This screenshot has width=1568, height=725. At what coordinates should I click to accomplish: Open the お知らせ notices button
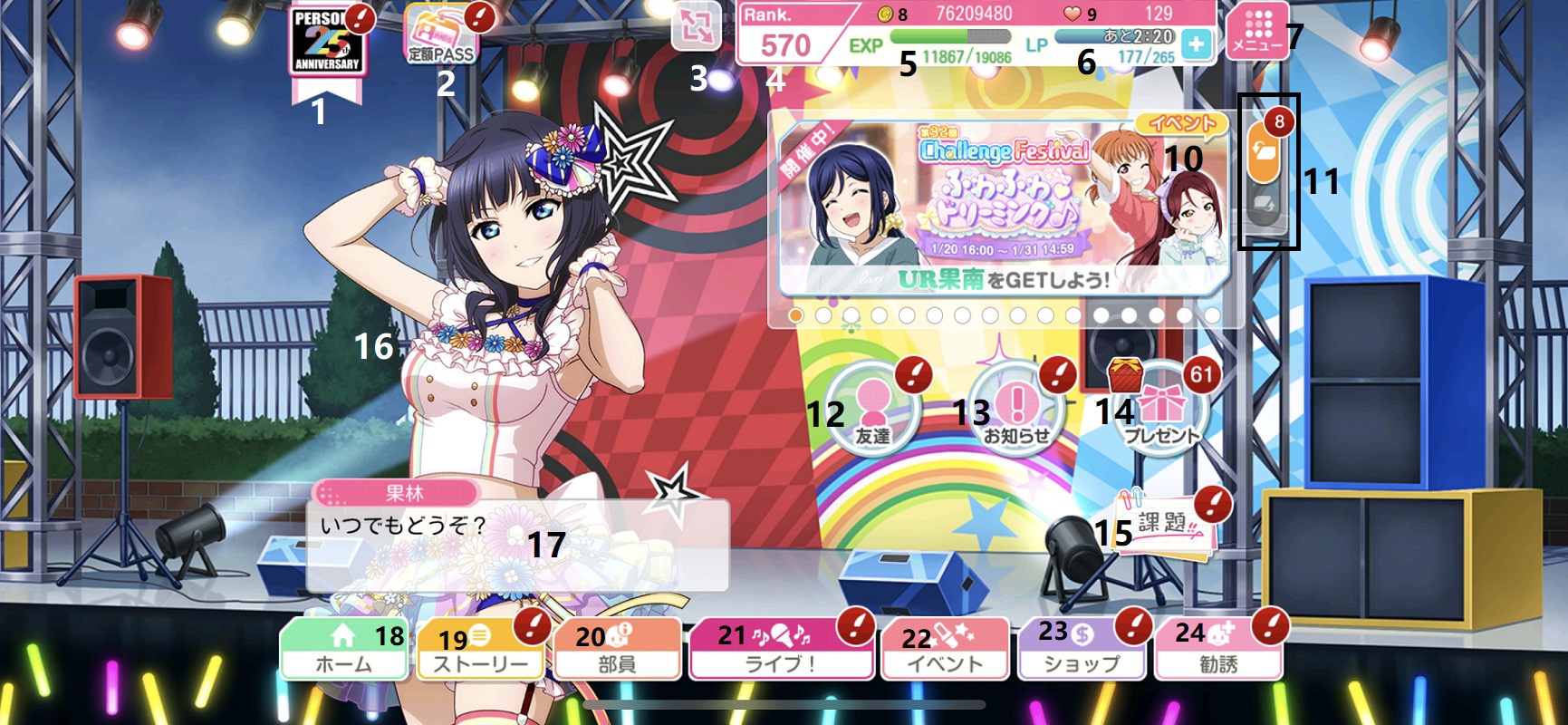point(1017,408)
